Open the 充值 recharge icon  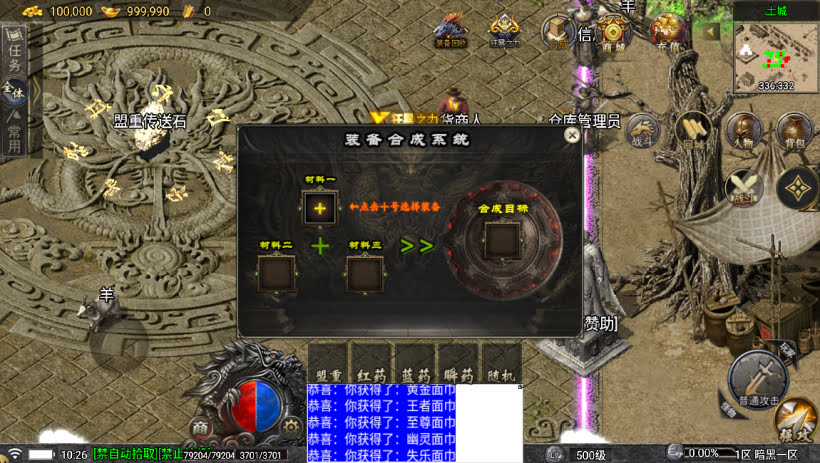pos(667,32)
